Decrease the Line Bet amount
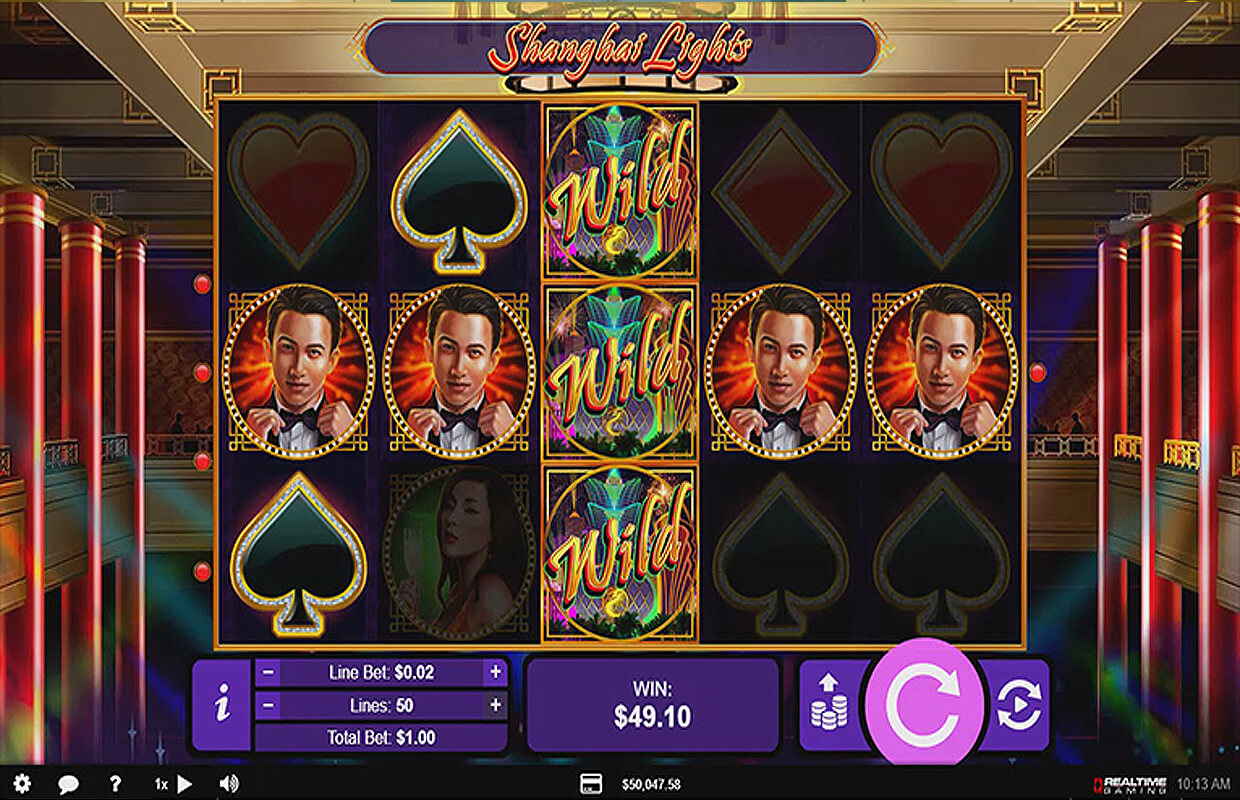 coord(268,673)
